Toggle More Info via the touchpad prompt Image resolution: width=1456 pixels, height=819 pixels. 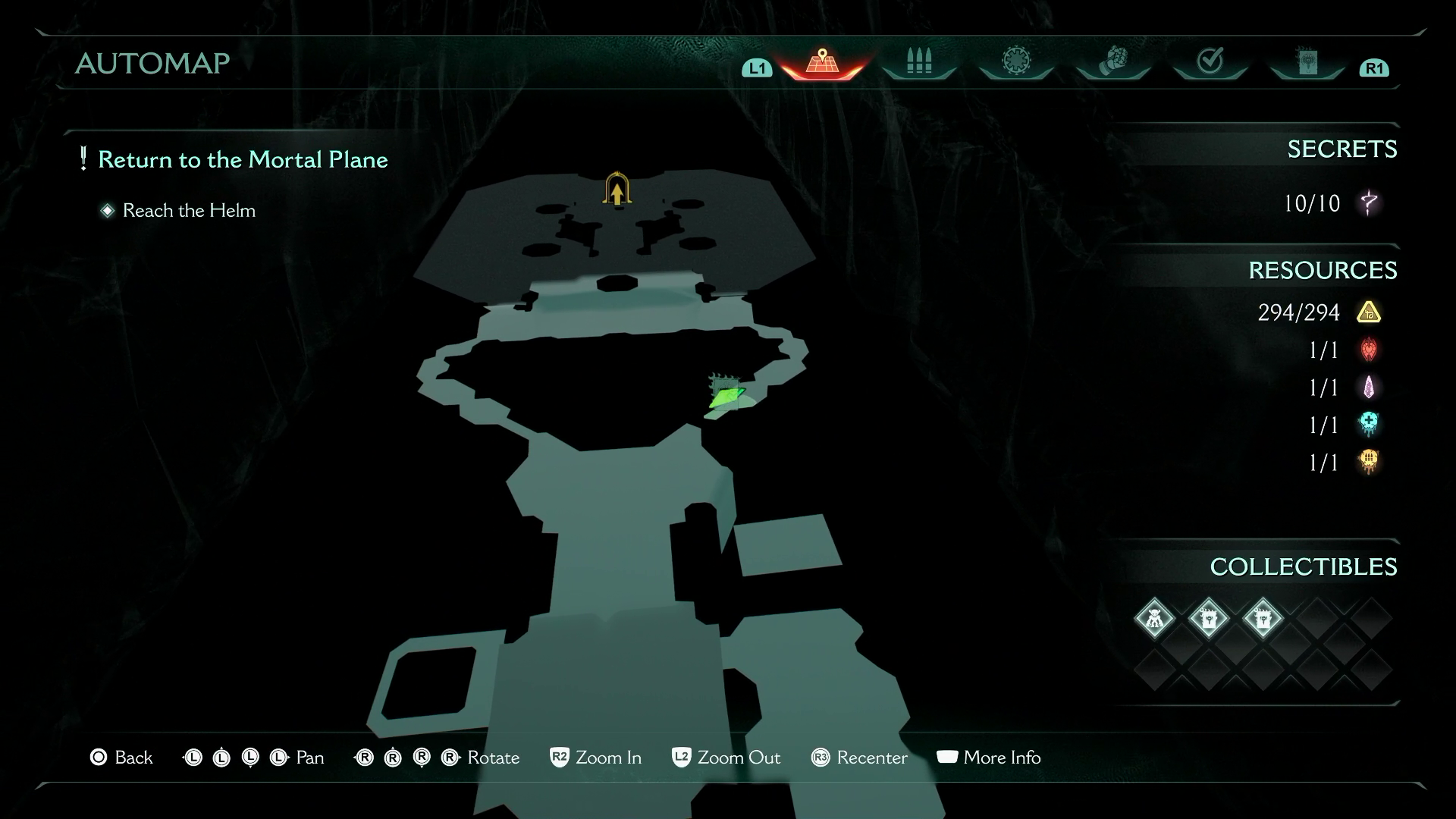[947, 757]
